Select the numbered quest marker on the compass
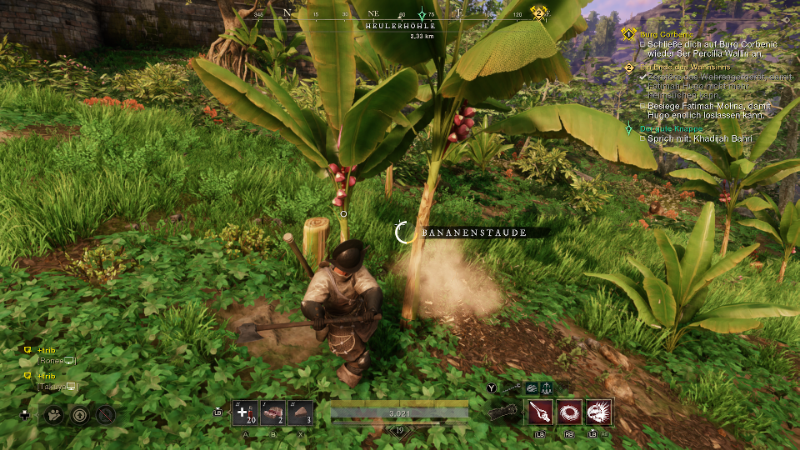 pos(539,12)
